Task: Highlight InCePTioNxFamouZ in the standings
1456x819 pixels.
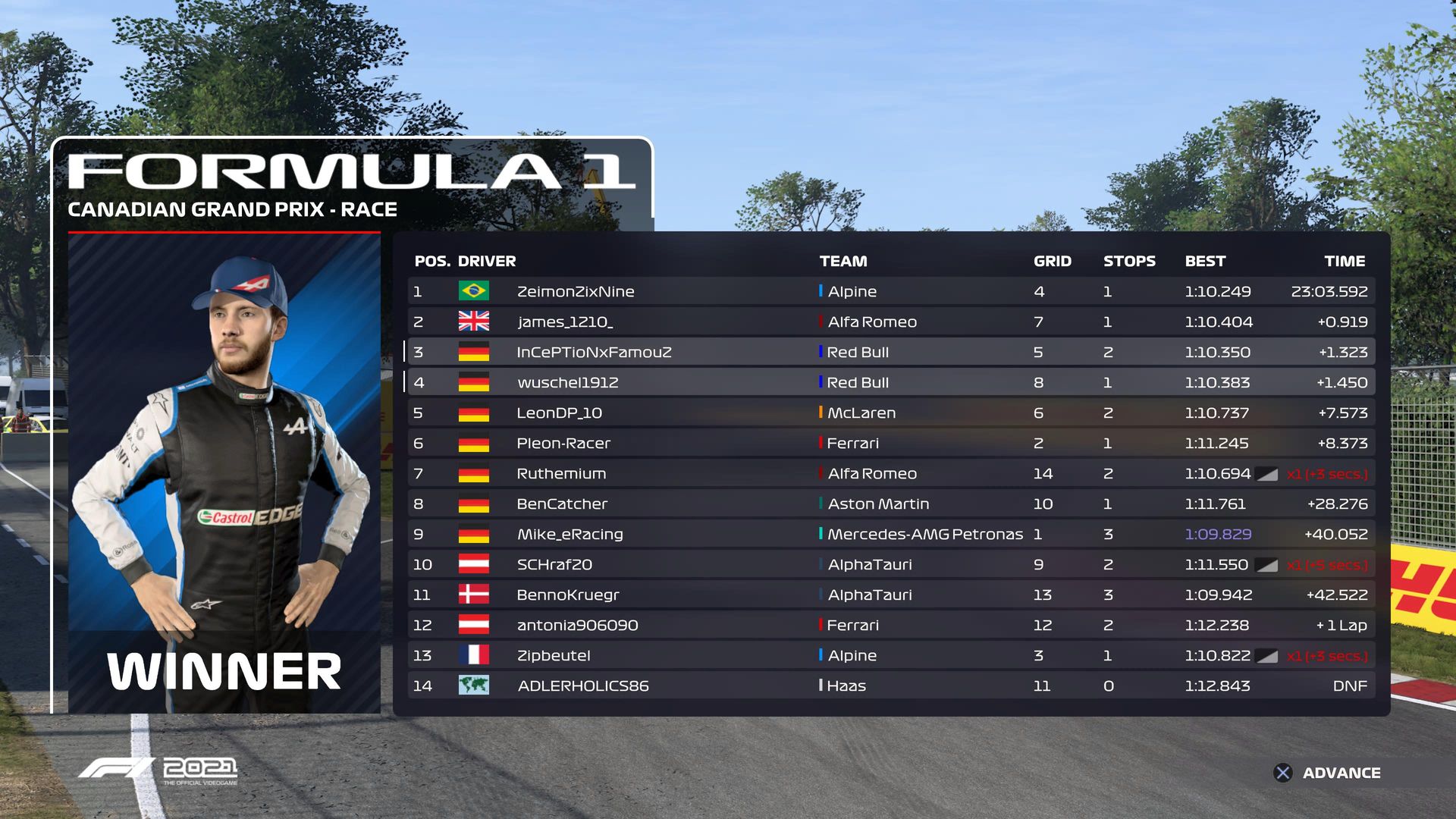Action: click(x=890, y=352)
